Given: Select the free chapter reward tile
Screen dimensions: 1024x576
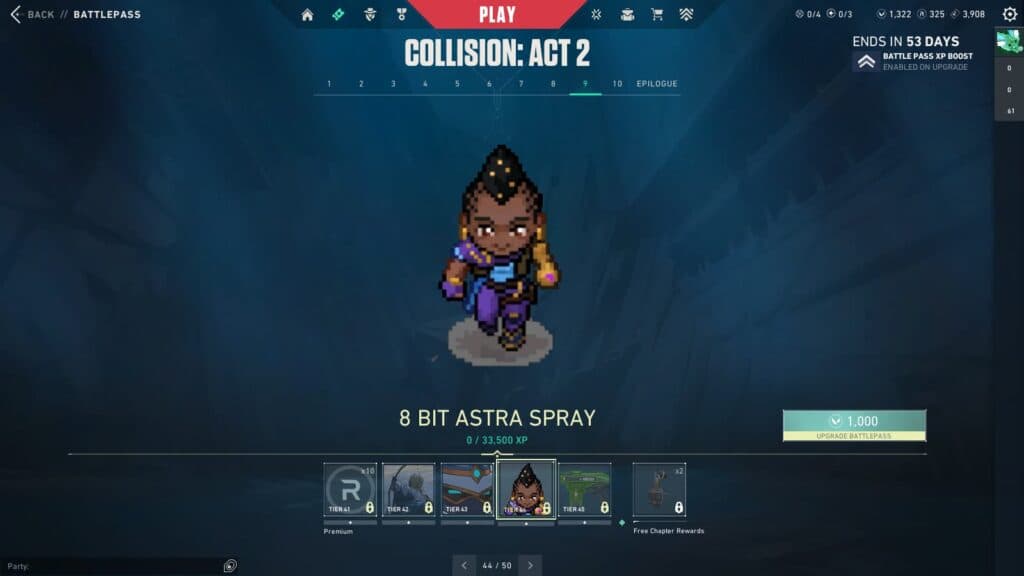Looking at the screenshot, I should pos(659,489).
